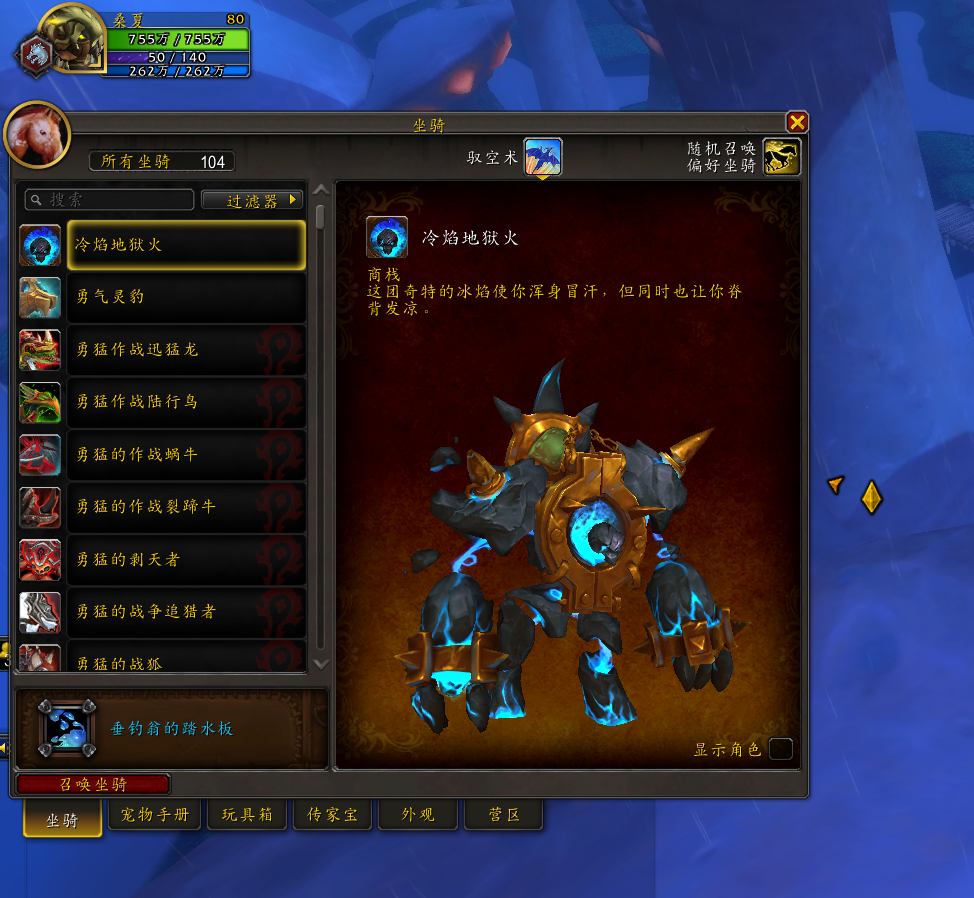Click the mount search box

pos(110,200)
